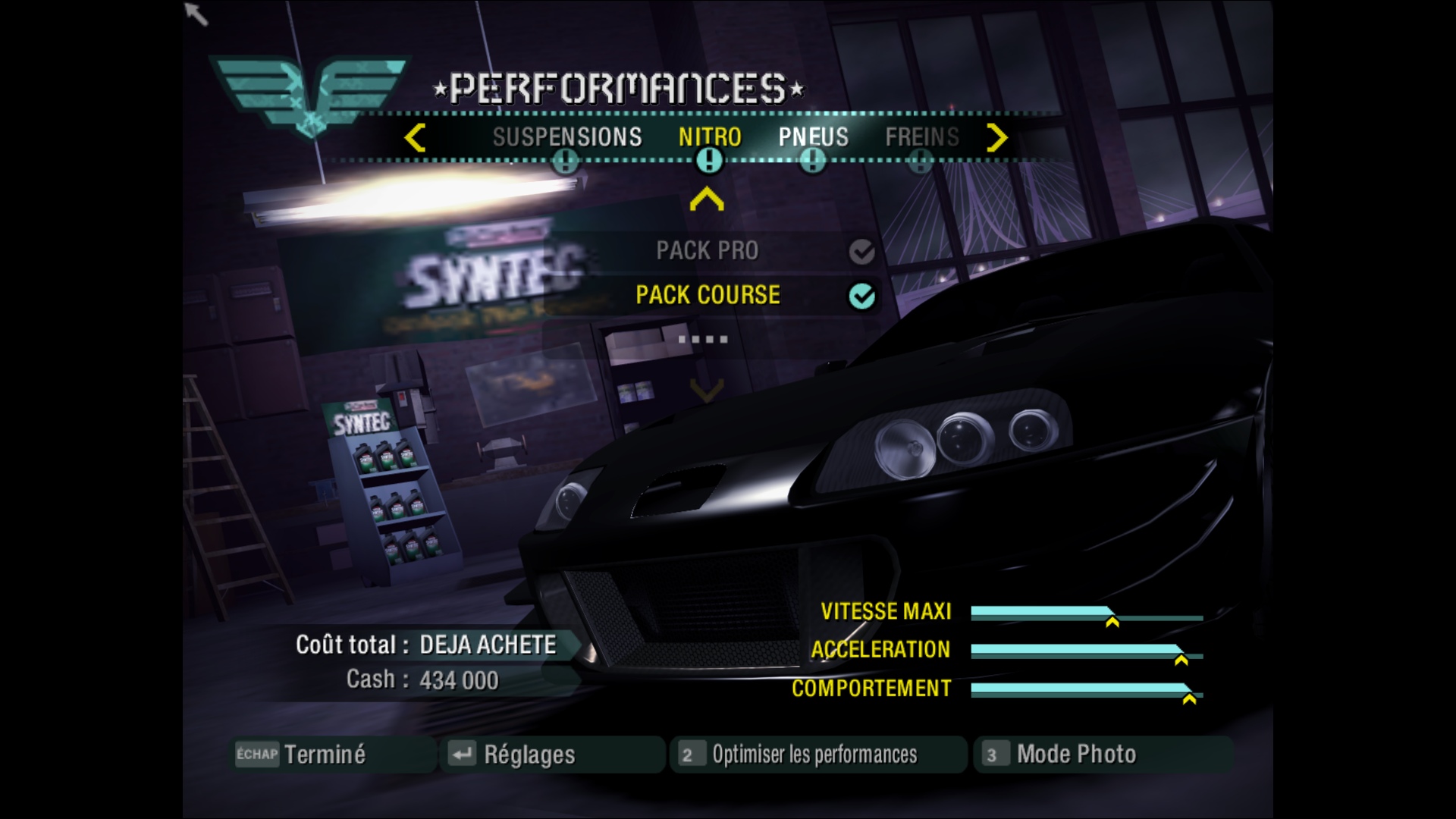Enter Mode Photo

(1075, 755)
